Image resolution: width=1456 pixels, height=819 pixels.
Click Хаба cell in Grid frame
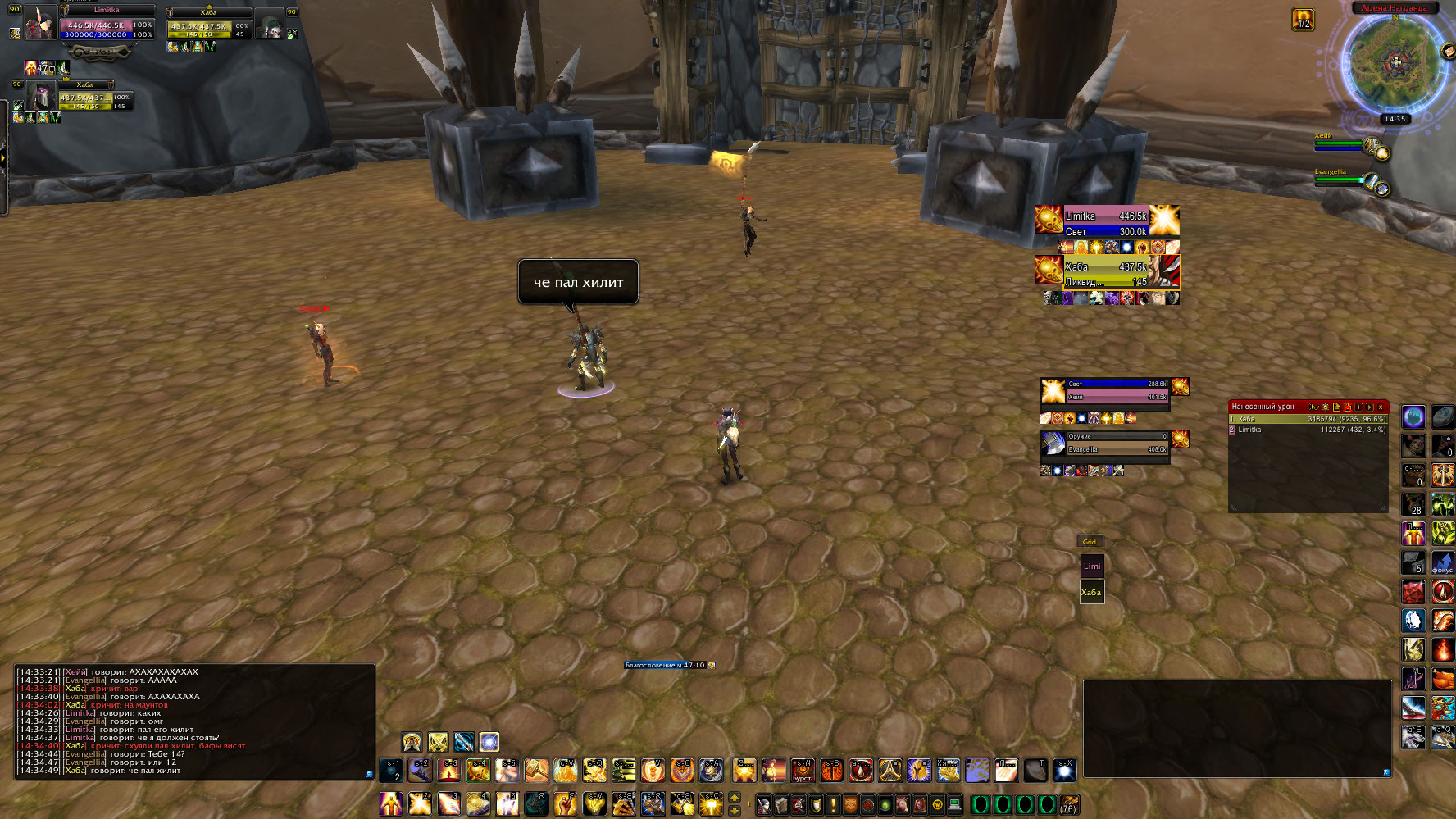pos(1091,592)
